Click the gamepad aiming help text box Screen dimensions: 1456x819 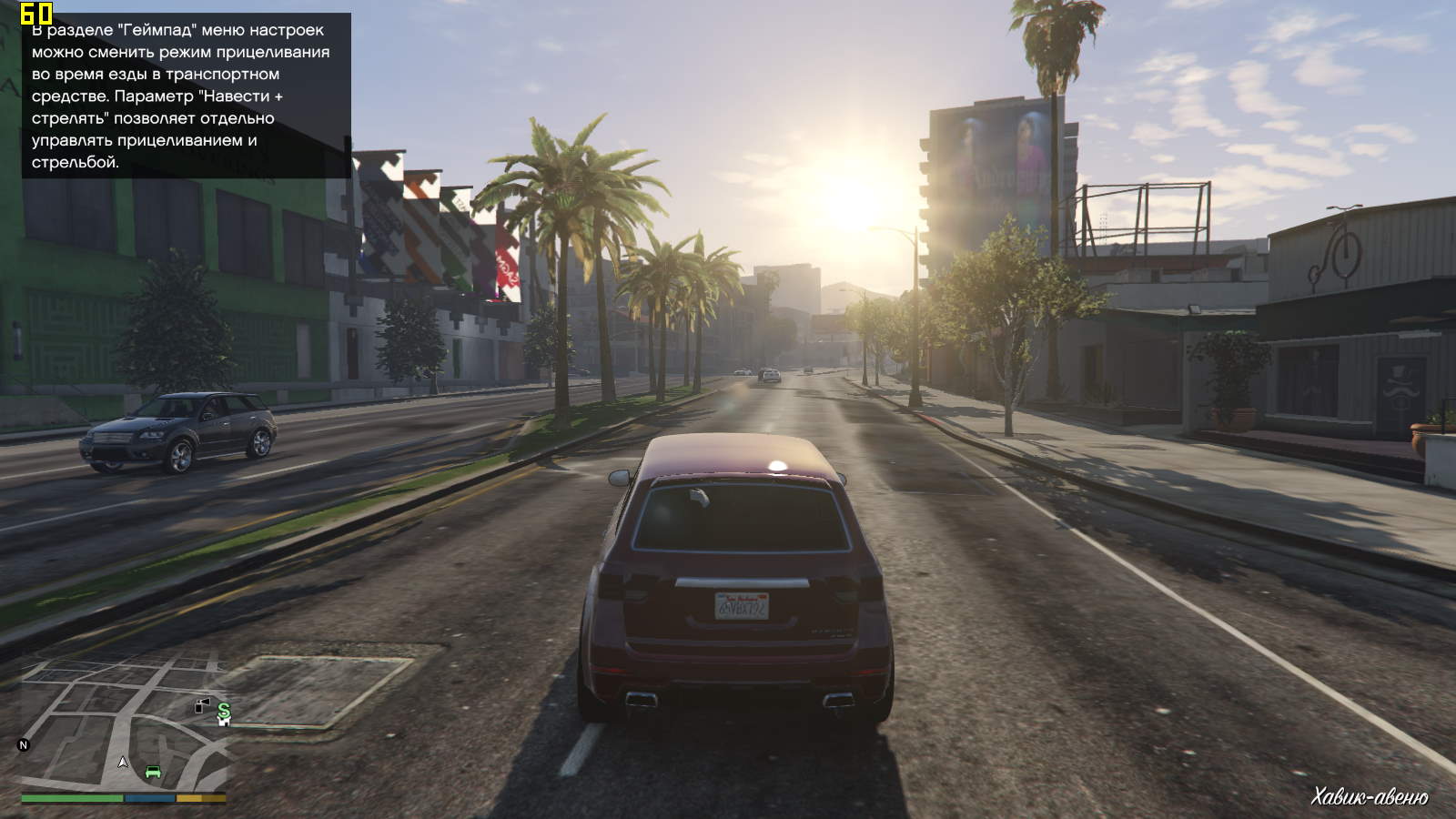click(x=186, y=96)
